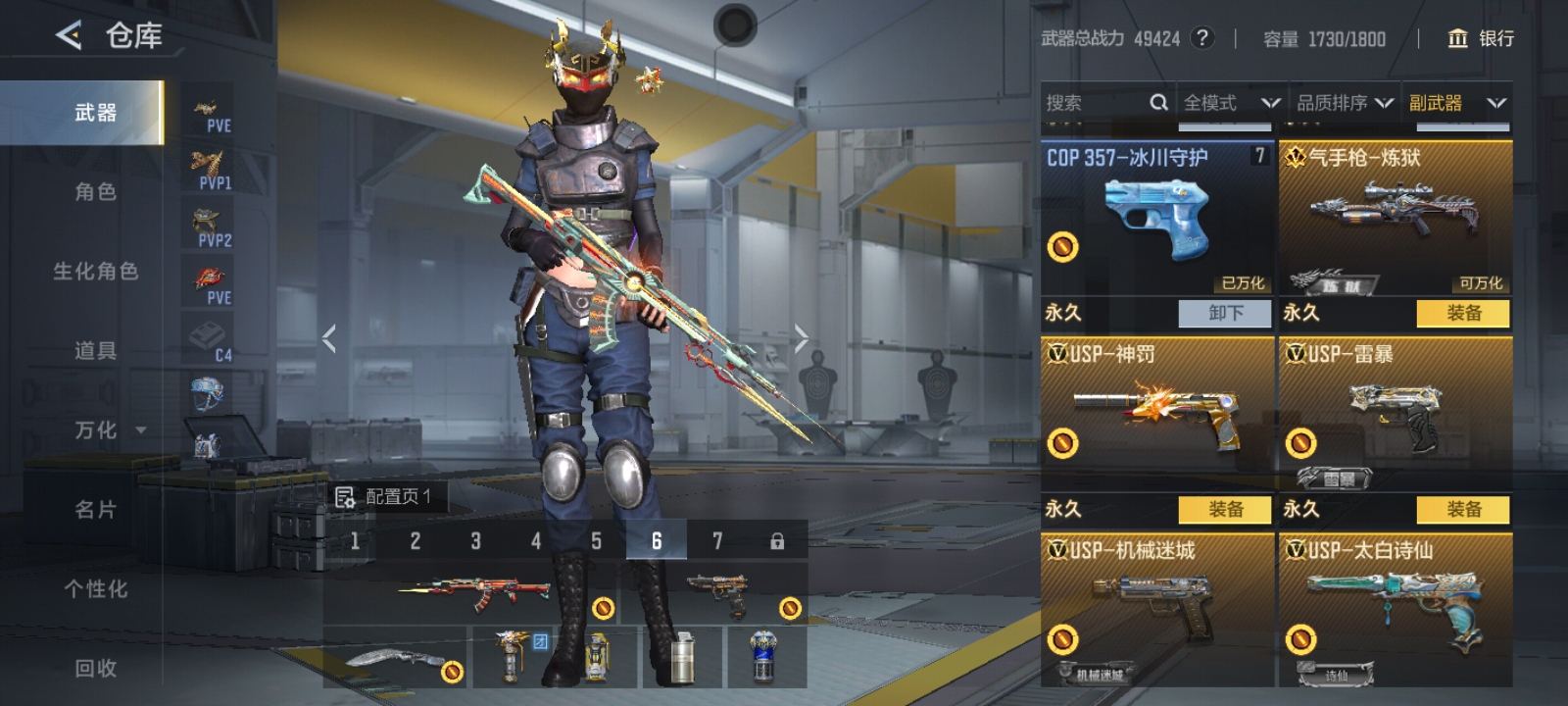Click the weapon search field
The width and height of the screenshot is (1568, 706).
(x=1098, y=103)
